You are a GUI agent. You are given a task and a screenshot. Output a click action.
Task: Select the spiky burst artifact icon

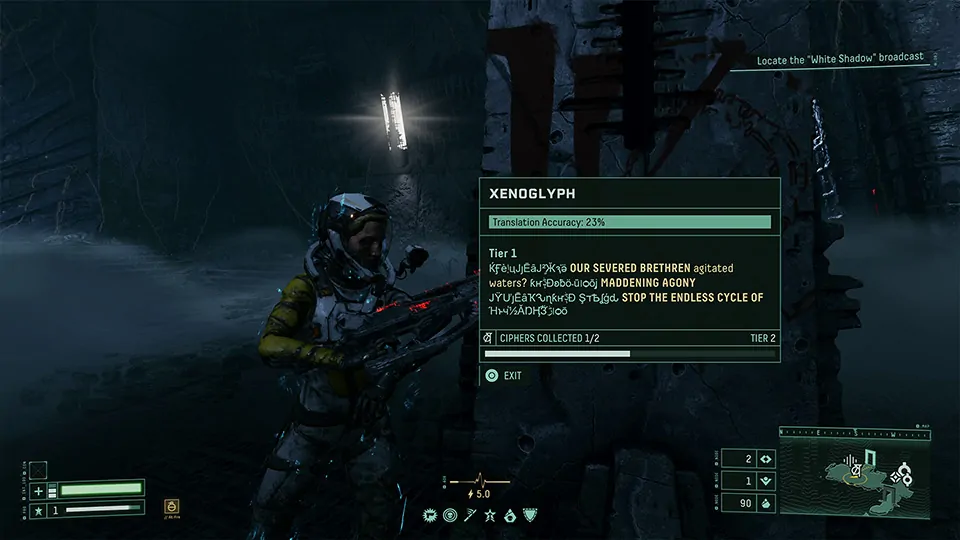point(432,515)
